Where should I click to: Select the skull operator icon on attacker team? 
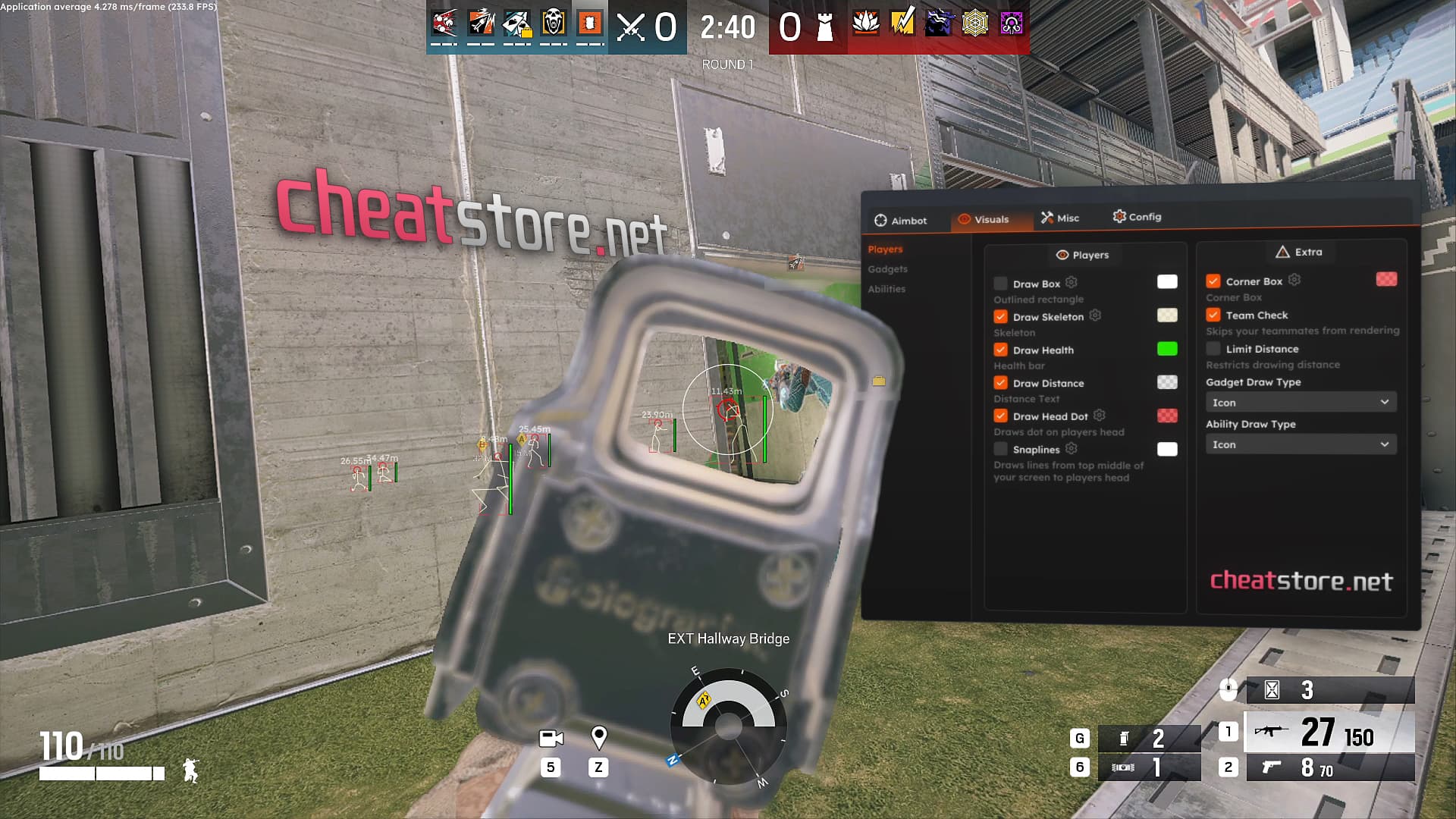tap(551, 23)
